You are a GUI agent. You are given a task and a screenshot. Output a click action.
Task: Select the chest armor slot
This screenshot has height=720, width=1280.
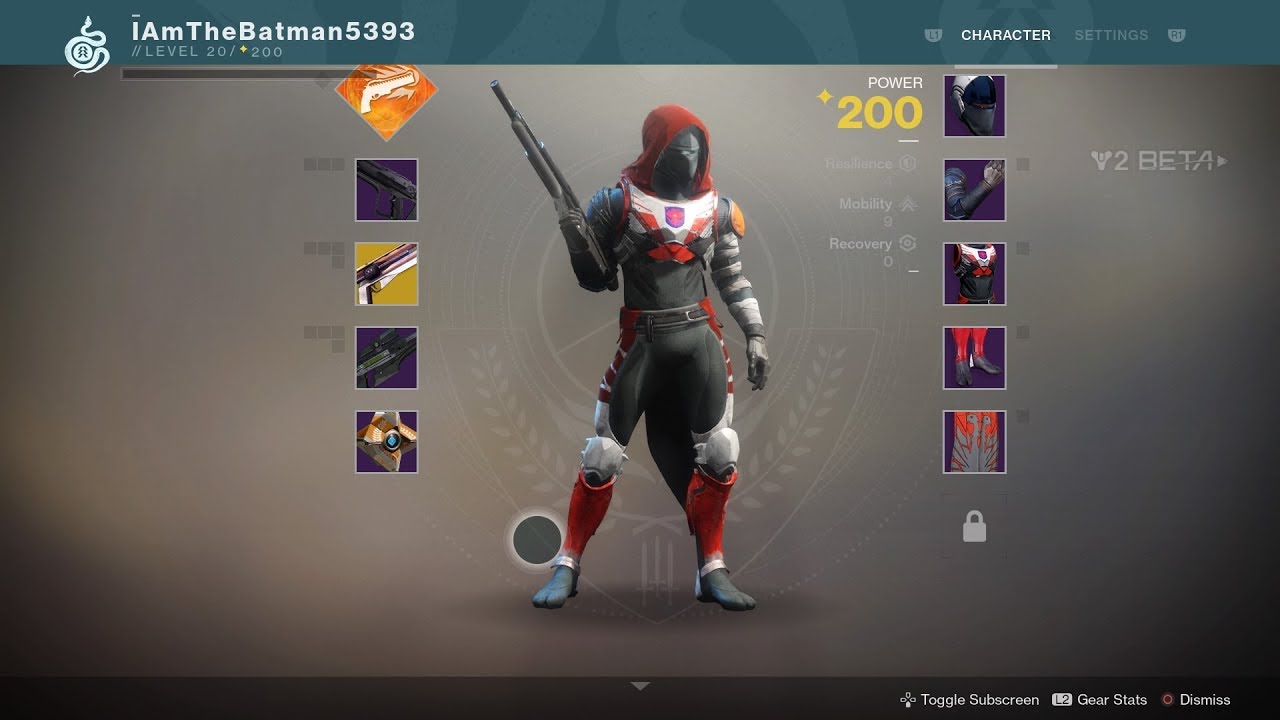pyautogui.click(x=974, y=274)
